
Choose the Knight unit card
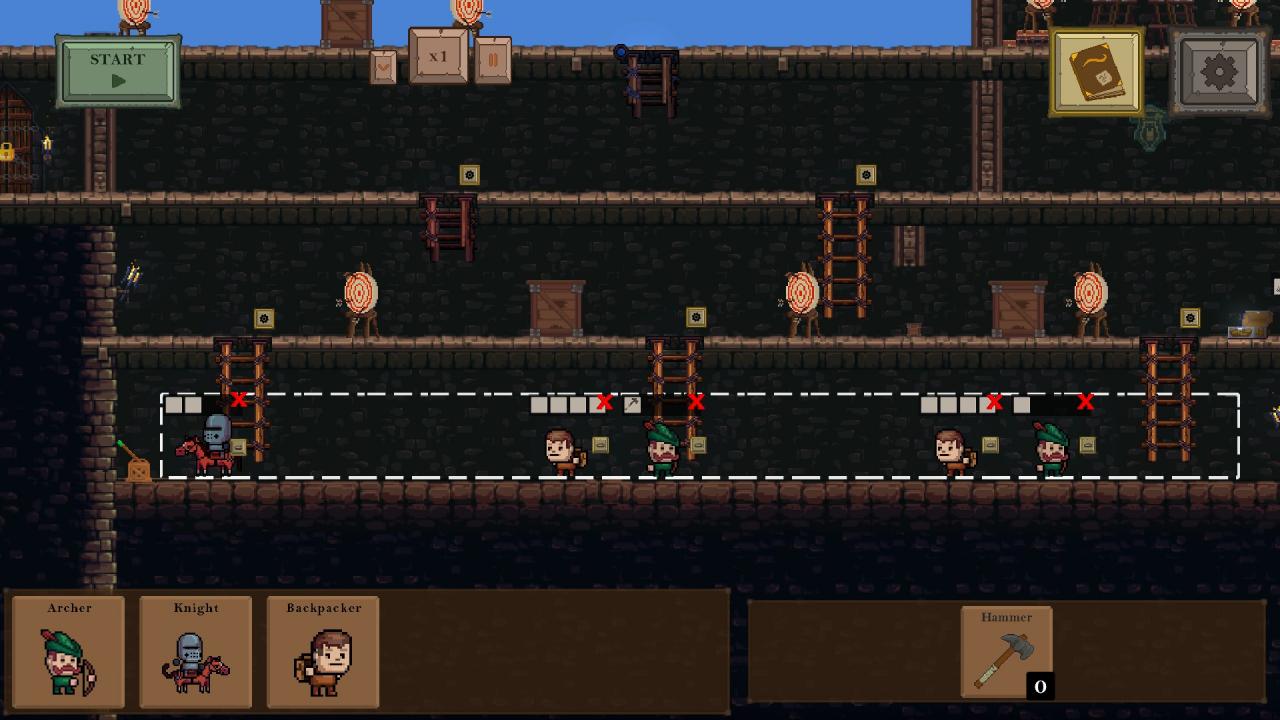point(196,652)
